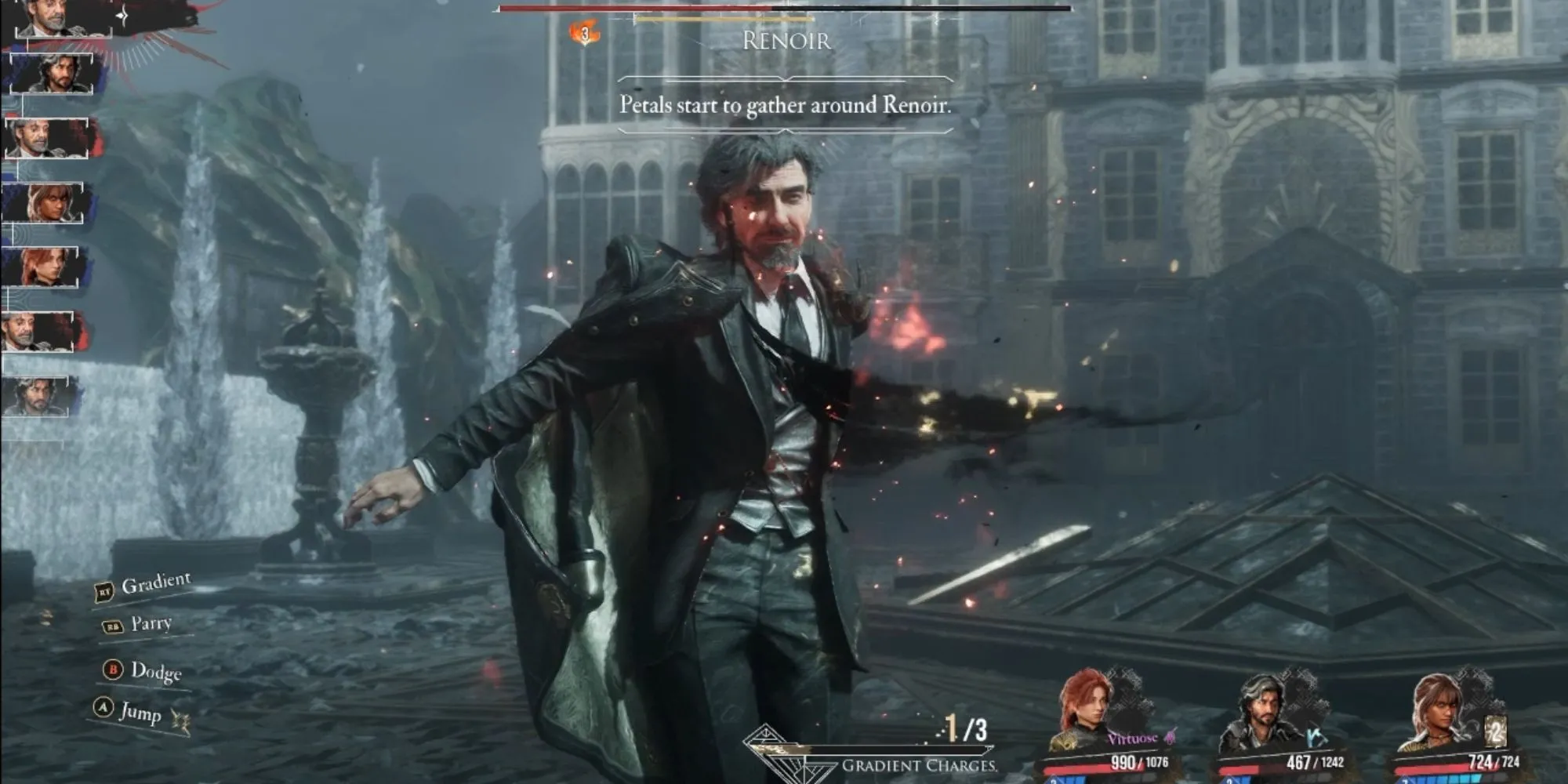The height and width of the screenshot is (784, 1568).
Task: Click Sciel's portrait in the turn order
Action: point(49,202)
